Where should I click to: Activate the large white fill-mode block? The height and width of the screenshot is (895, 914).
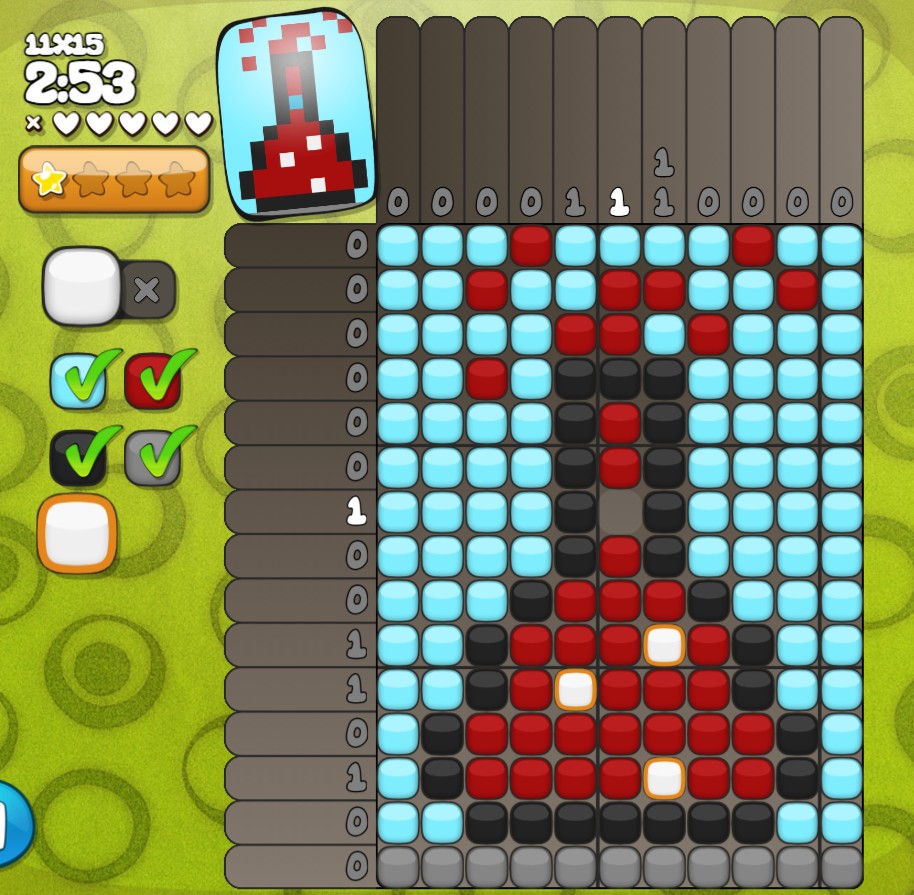click(x=82, y=286)
